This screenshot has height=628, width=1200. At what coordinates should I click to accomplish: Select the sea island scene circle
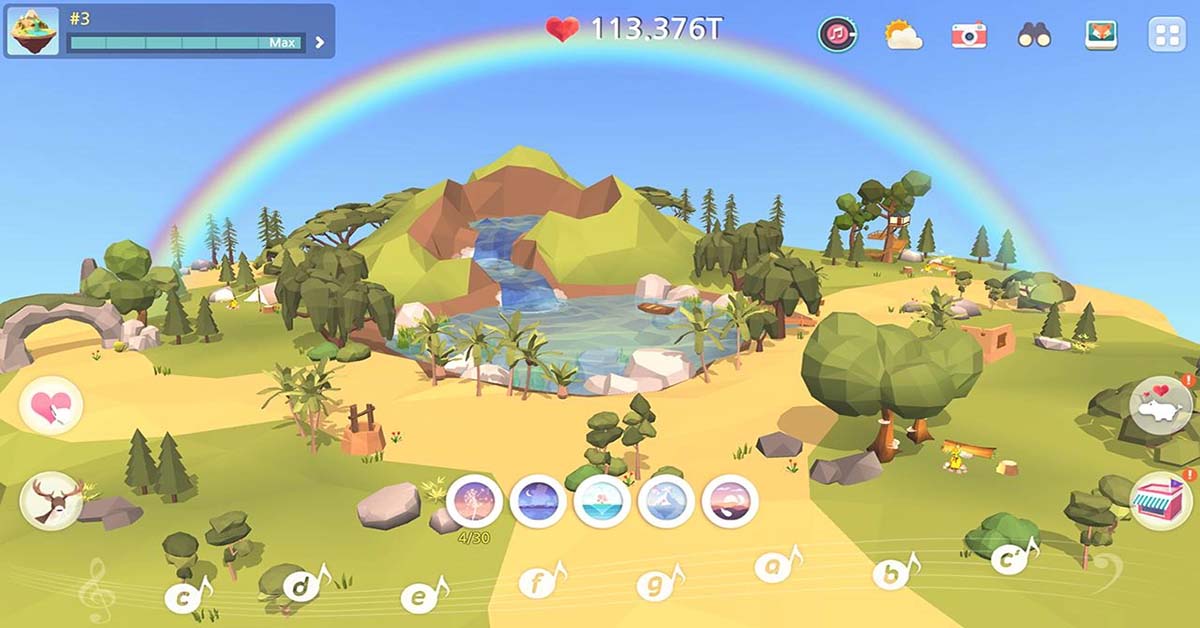[x=602, y=500]
